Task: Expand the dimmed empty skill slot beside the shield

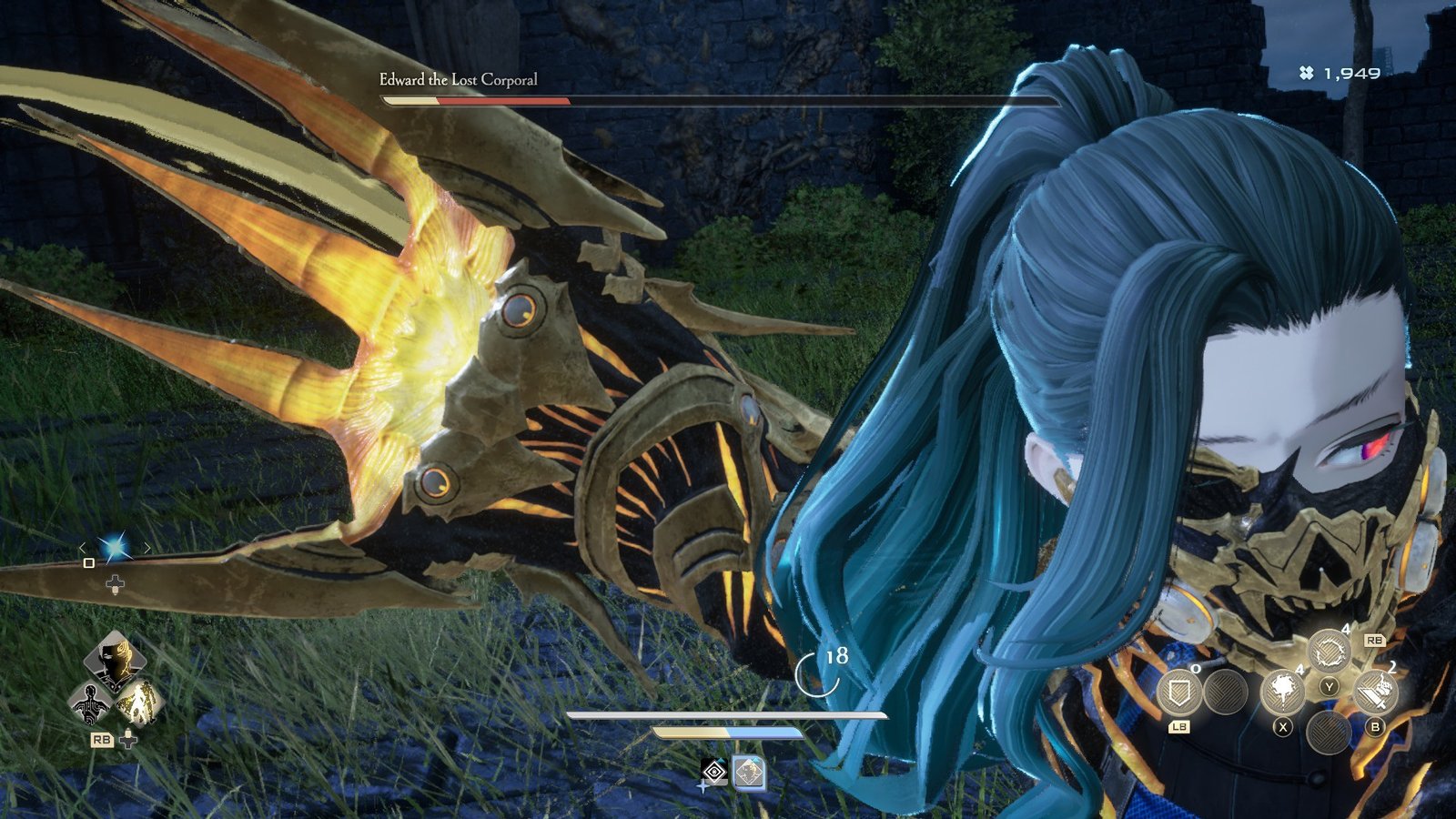Action: tap(1224, 693)
